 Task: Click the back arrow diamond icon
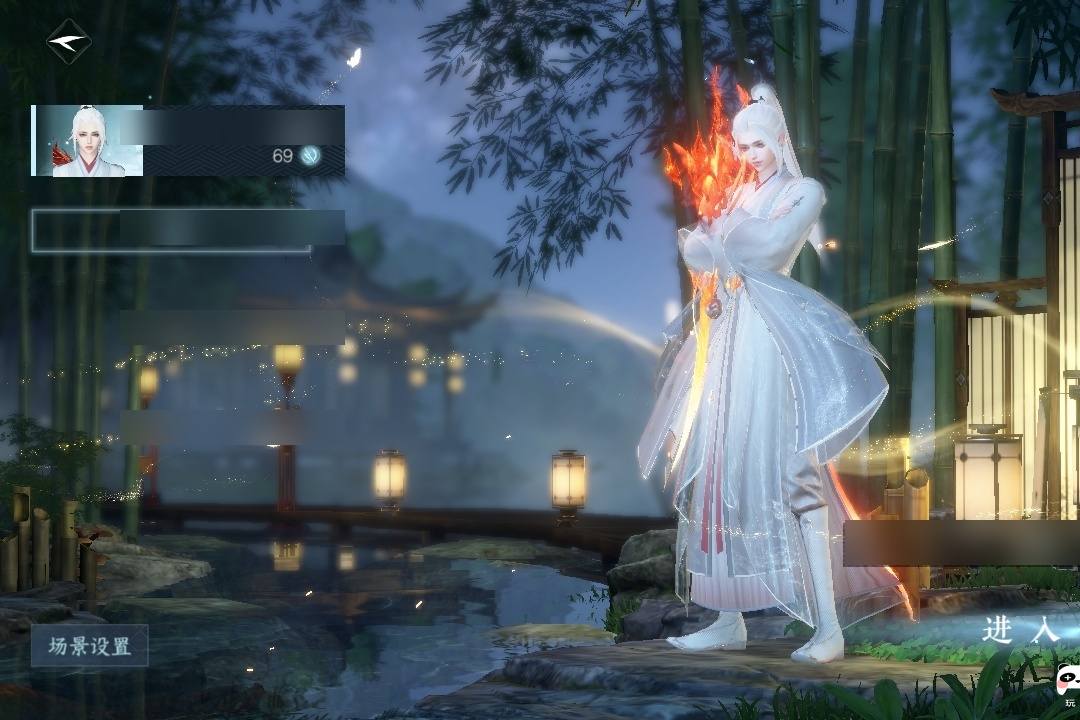tap(68, 42)
